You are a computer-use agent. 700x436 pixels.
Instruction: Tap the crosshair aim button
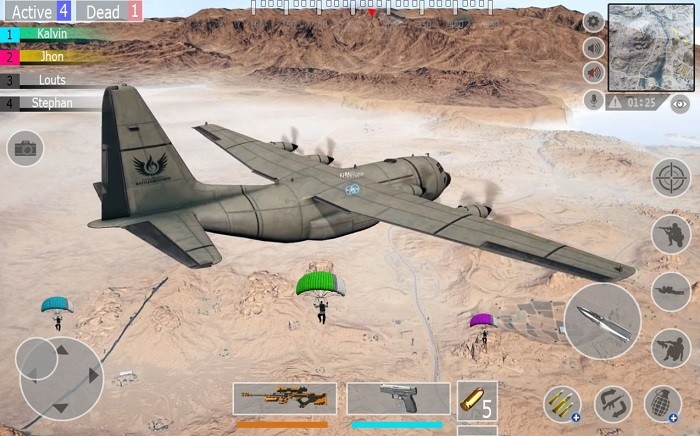pyautogui.click(x=671, y=178)
